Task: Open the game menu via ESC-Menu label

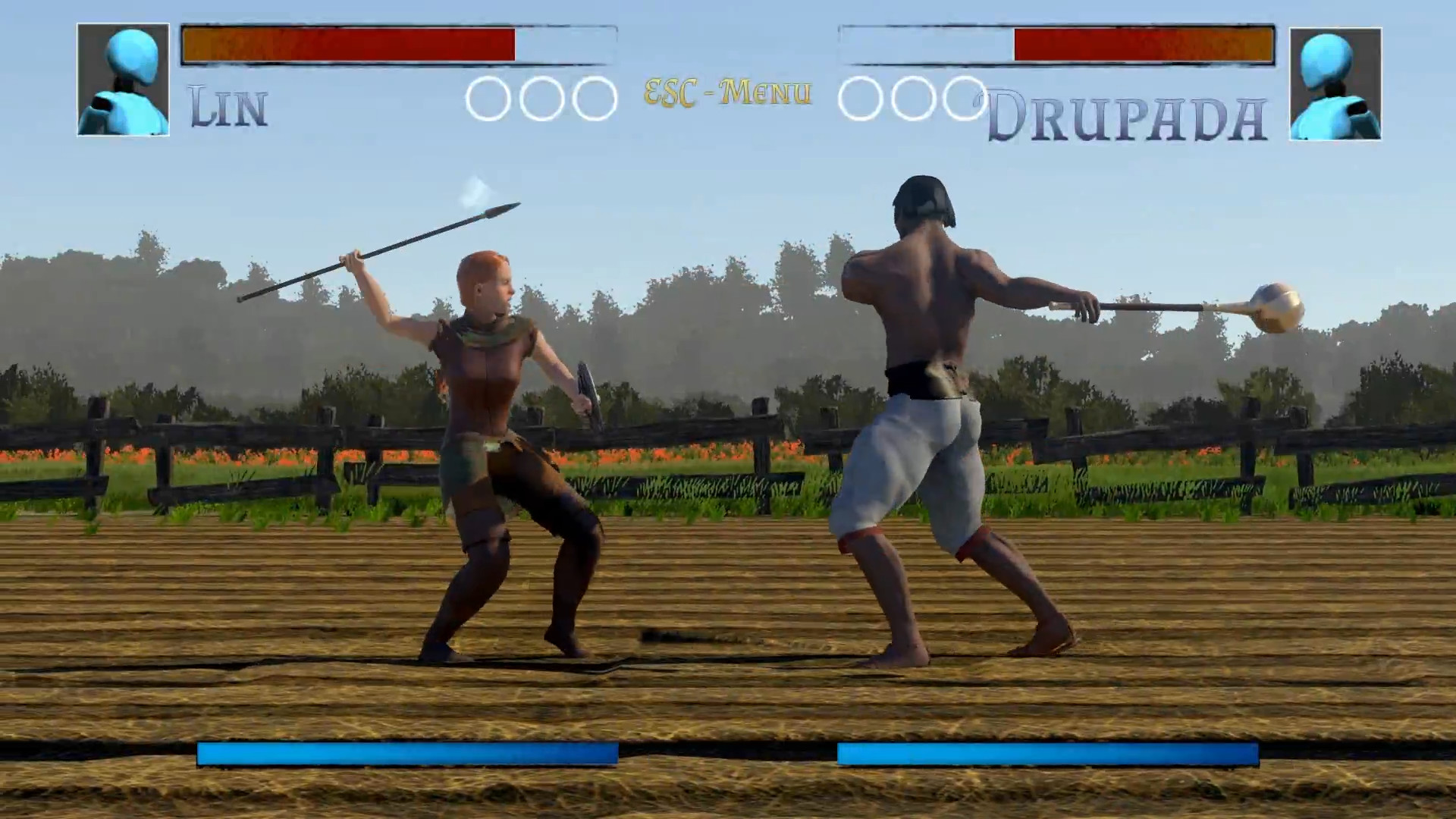Action: (726, 93)
